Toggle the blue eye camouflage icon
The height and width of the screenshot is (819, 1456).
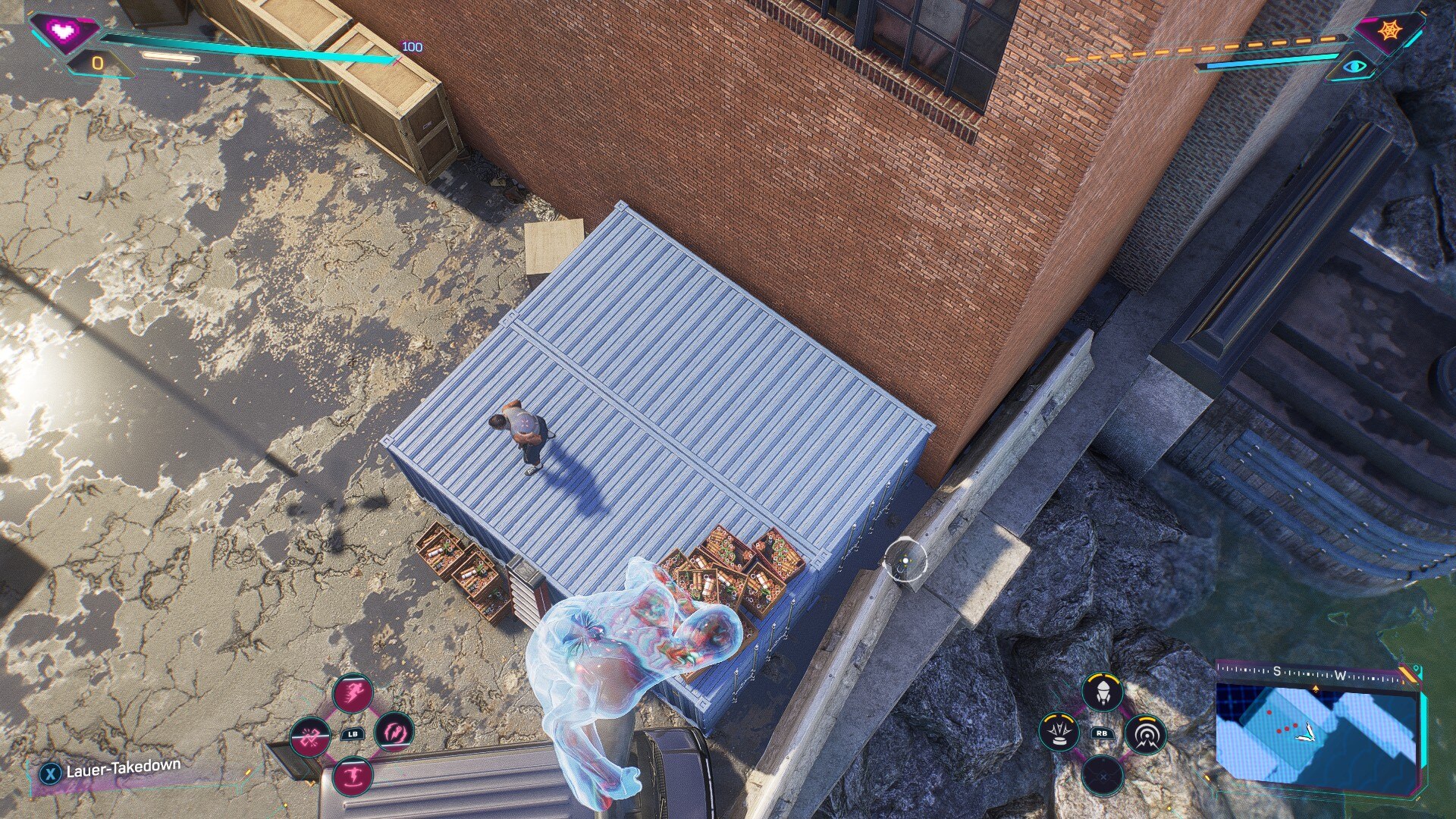[x=1354, y=67]
